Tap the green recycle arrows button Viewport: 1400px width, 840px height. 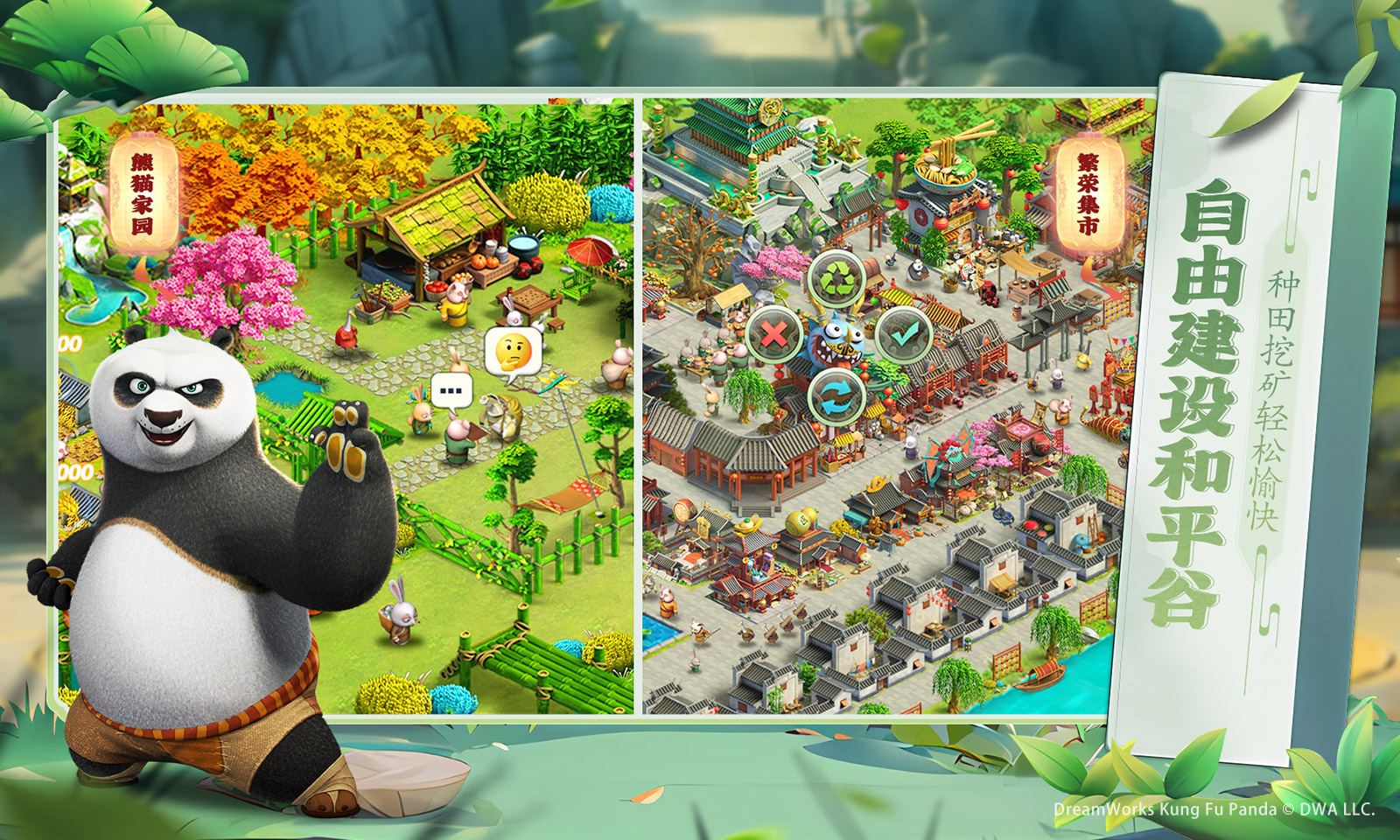click(x=837, y=279)
